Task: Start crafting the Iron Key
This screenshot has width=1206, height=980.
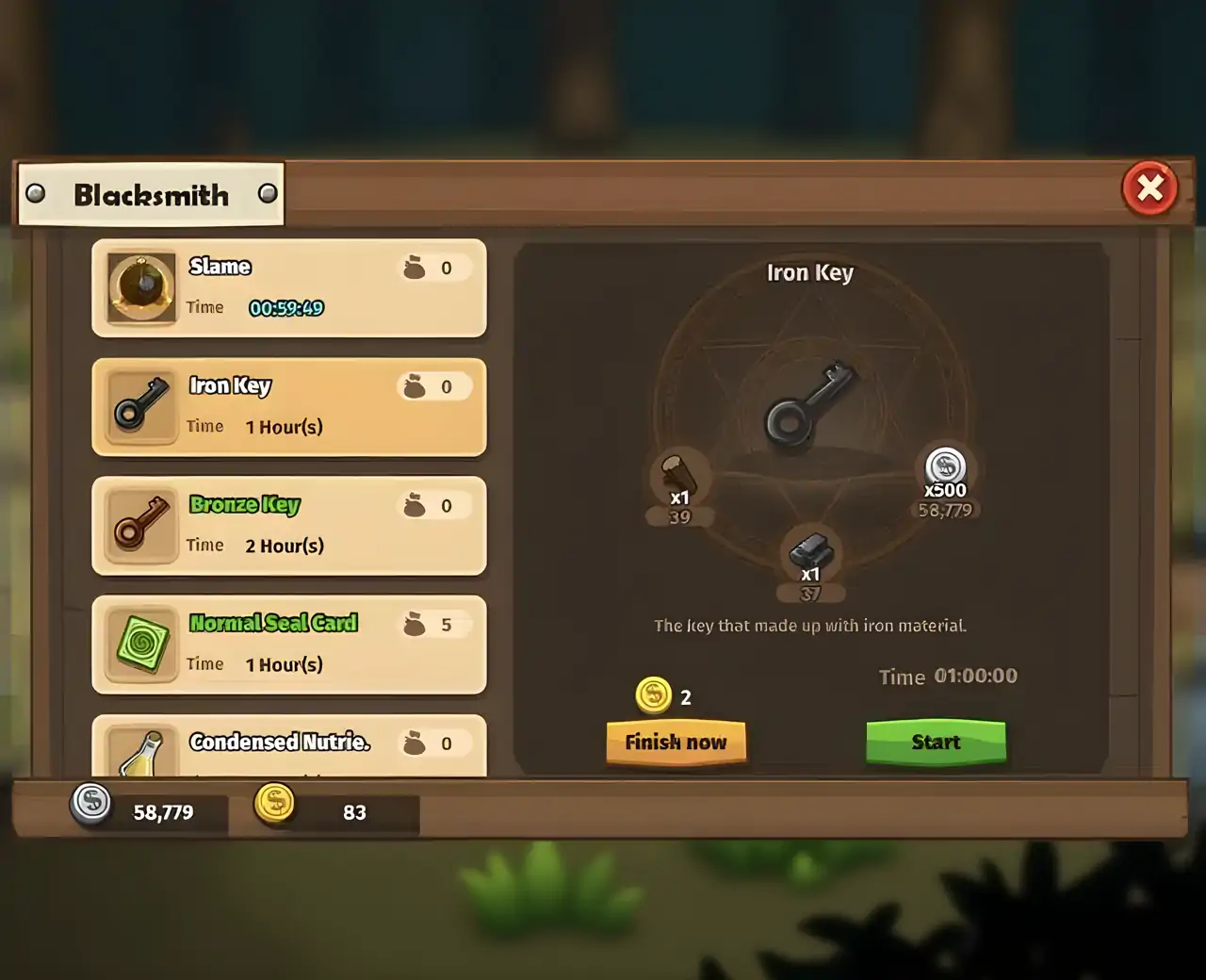Action: pos(936,743)
